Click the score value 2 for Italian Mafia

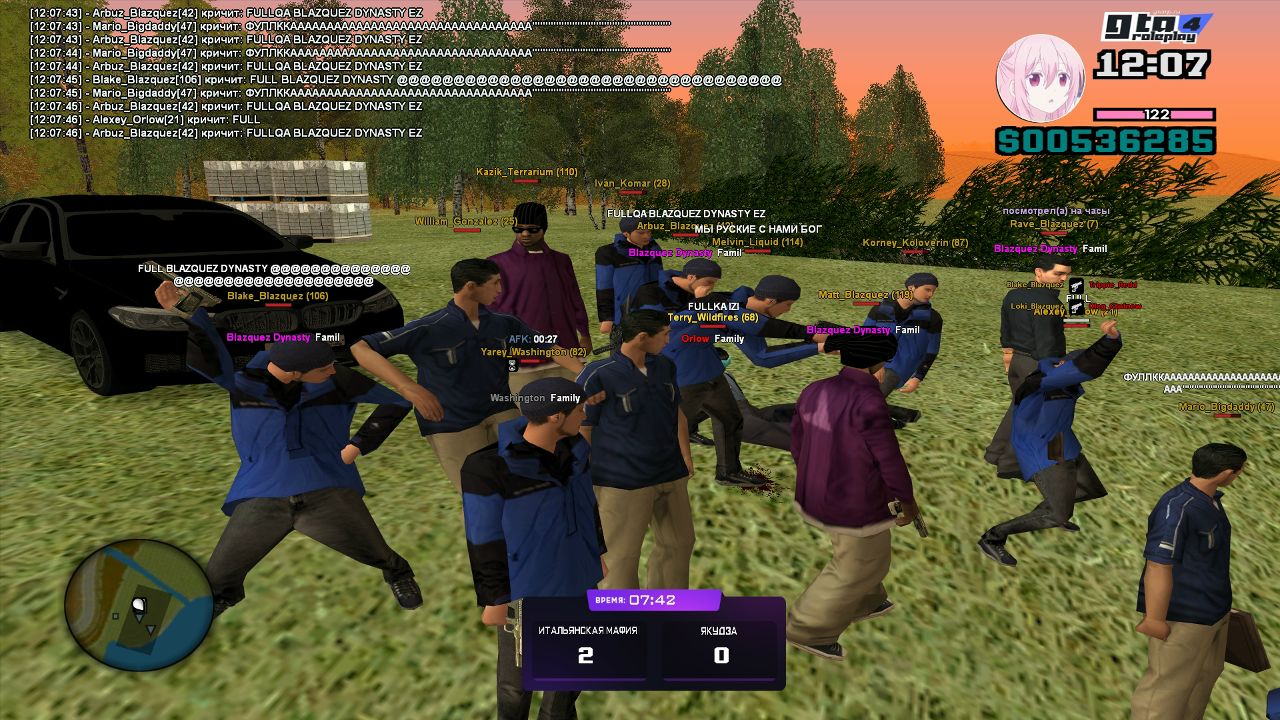point(586,655)
